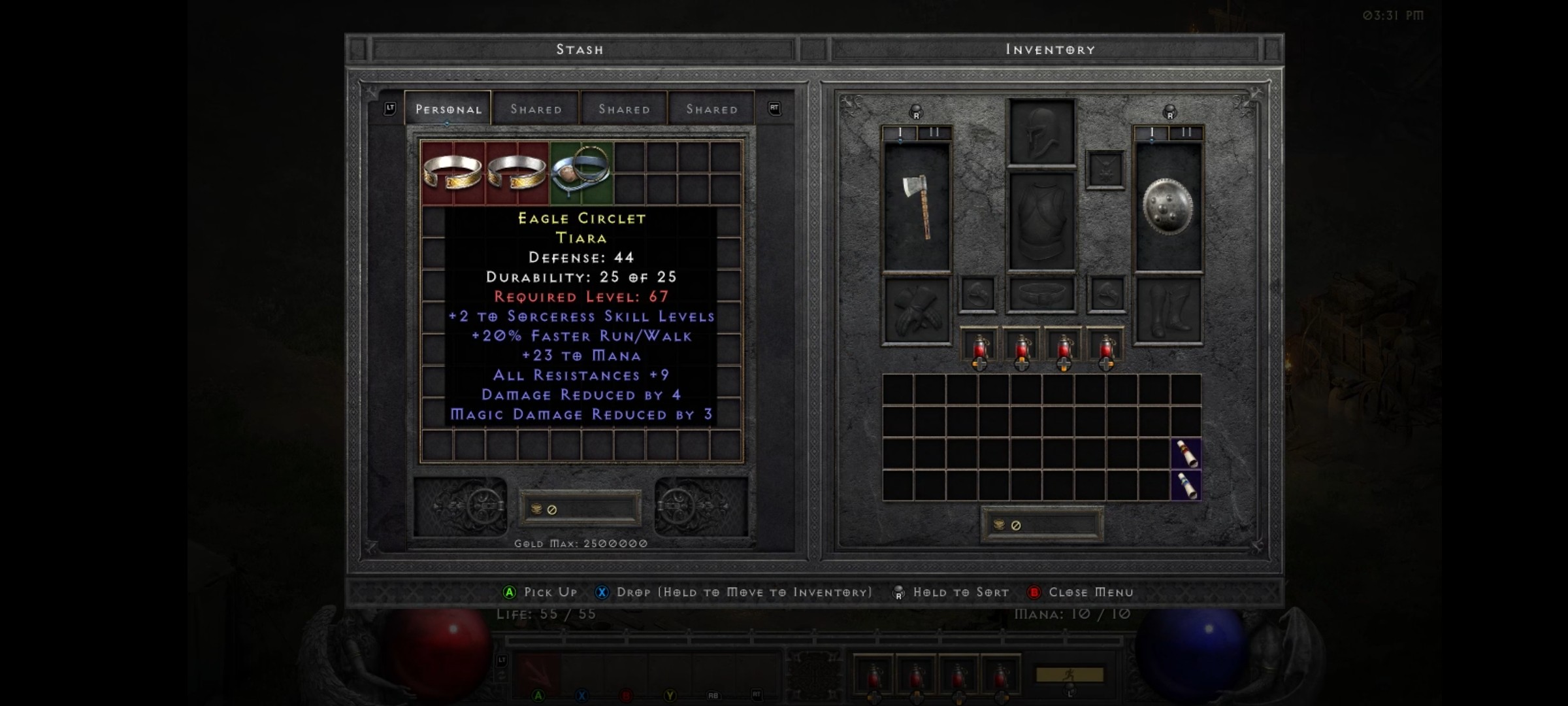Select the second gold-banded circlet in the stash
Viewport: 1568px width, 706px height.
click(516, 171)
